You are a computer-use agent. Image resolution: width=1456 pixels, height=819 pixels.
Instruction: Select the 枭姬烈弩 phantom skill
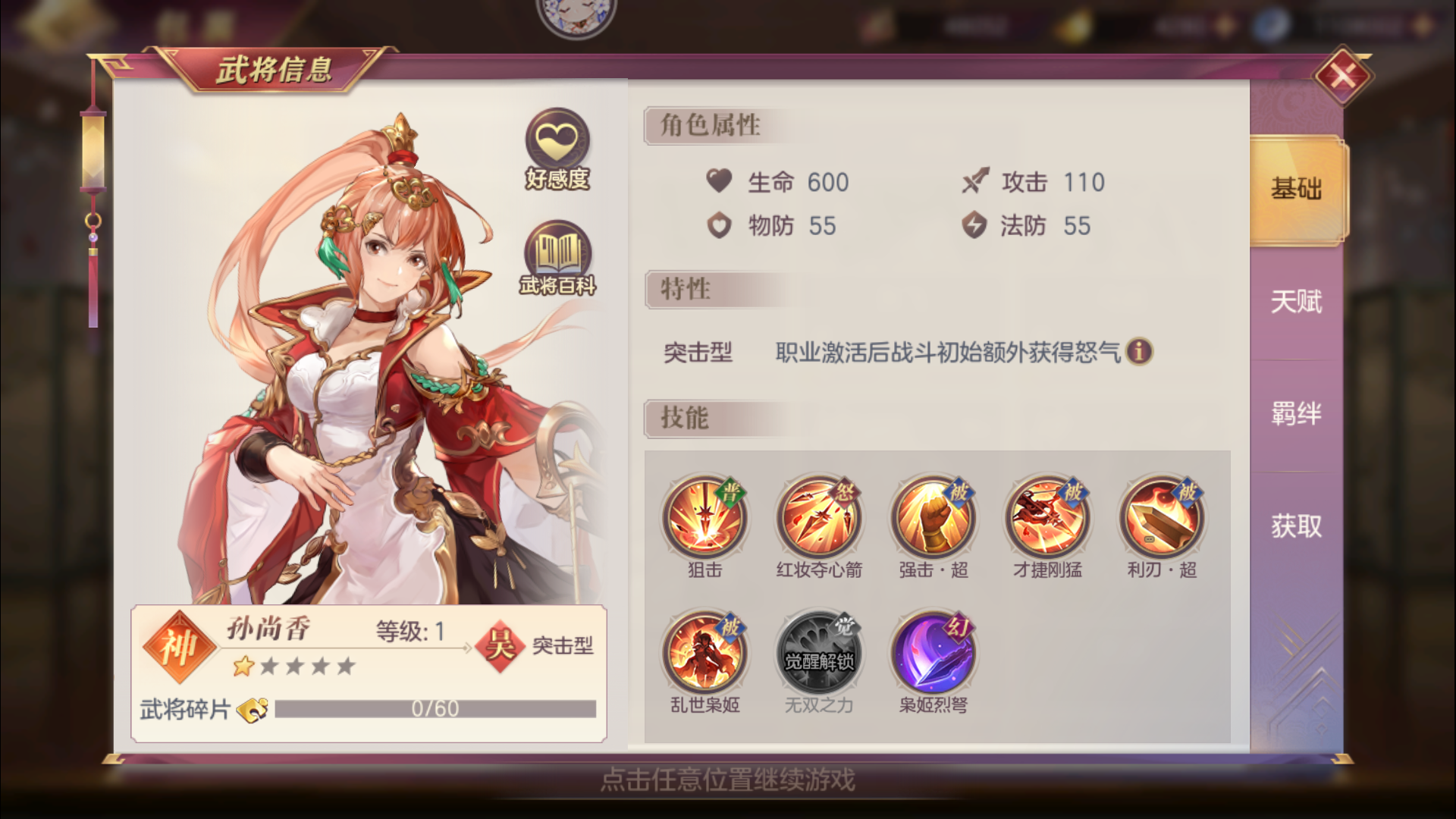(933, 652)
